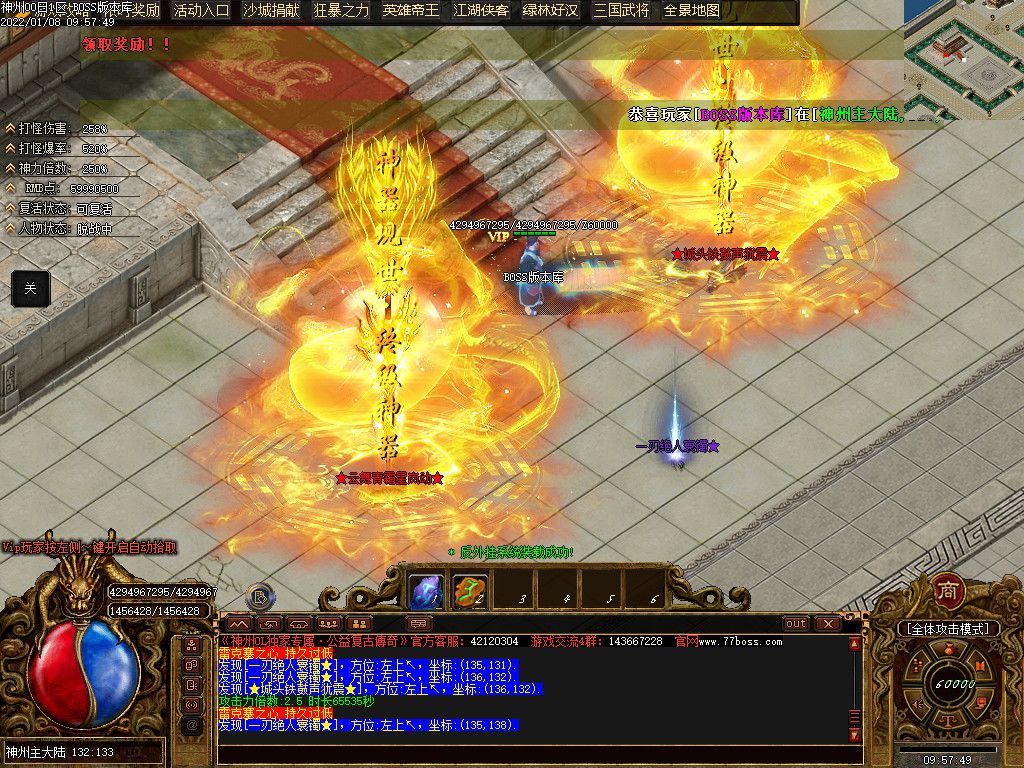The height and width of the screenshot is (768, 1024).
Task: Click the out button above the chat
Action: (x=796, y=623)
